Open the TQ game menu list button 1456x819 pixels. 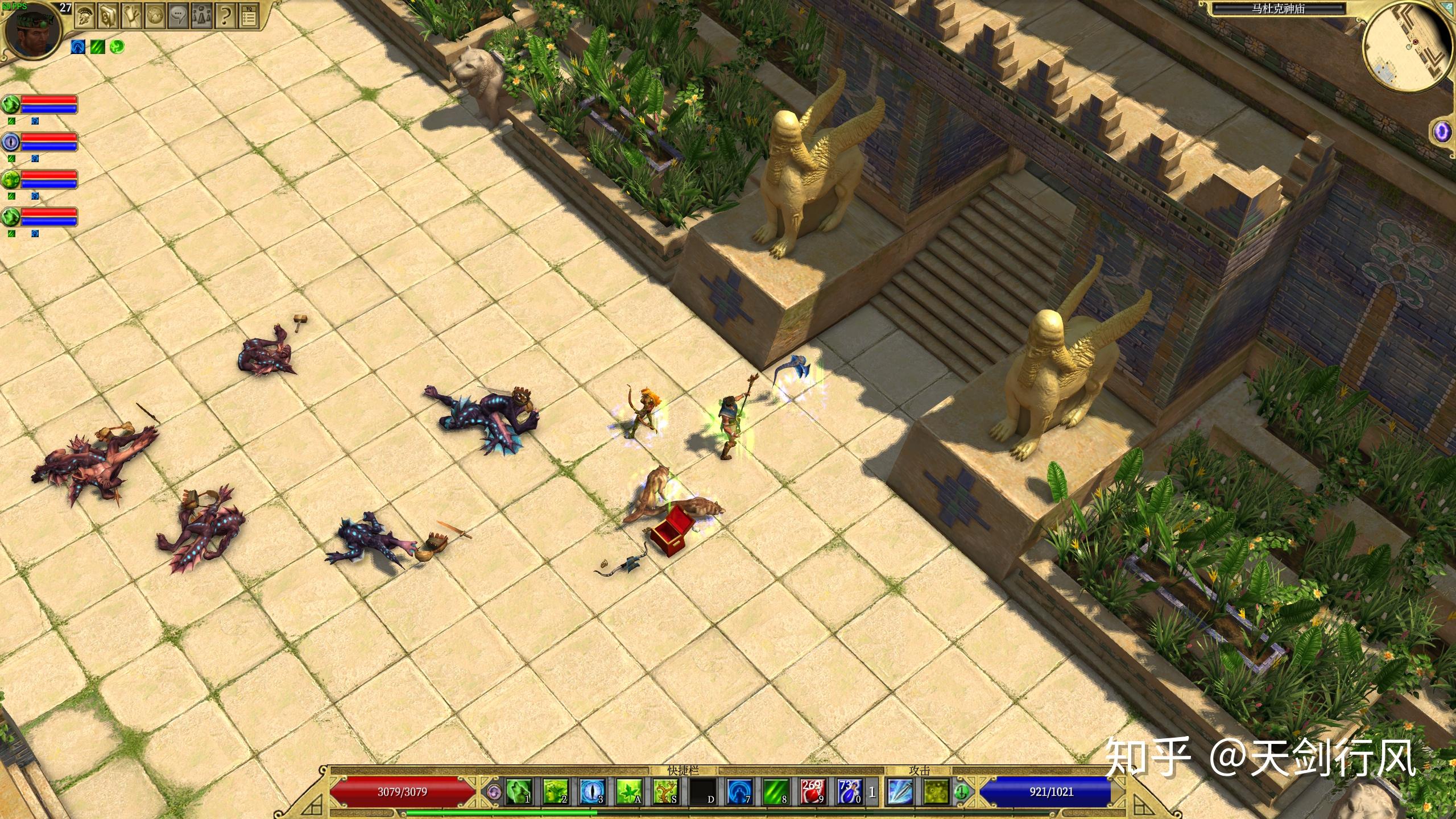click(x=248, y=16)
